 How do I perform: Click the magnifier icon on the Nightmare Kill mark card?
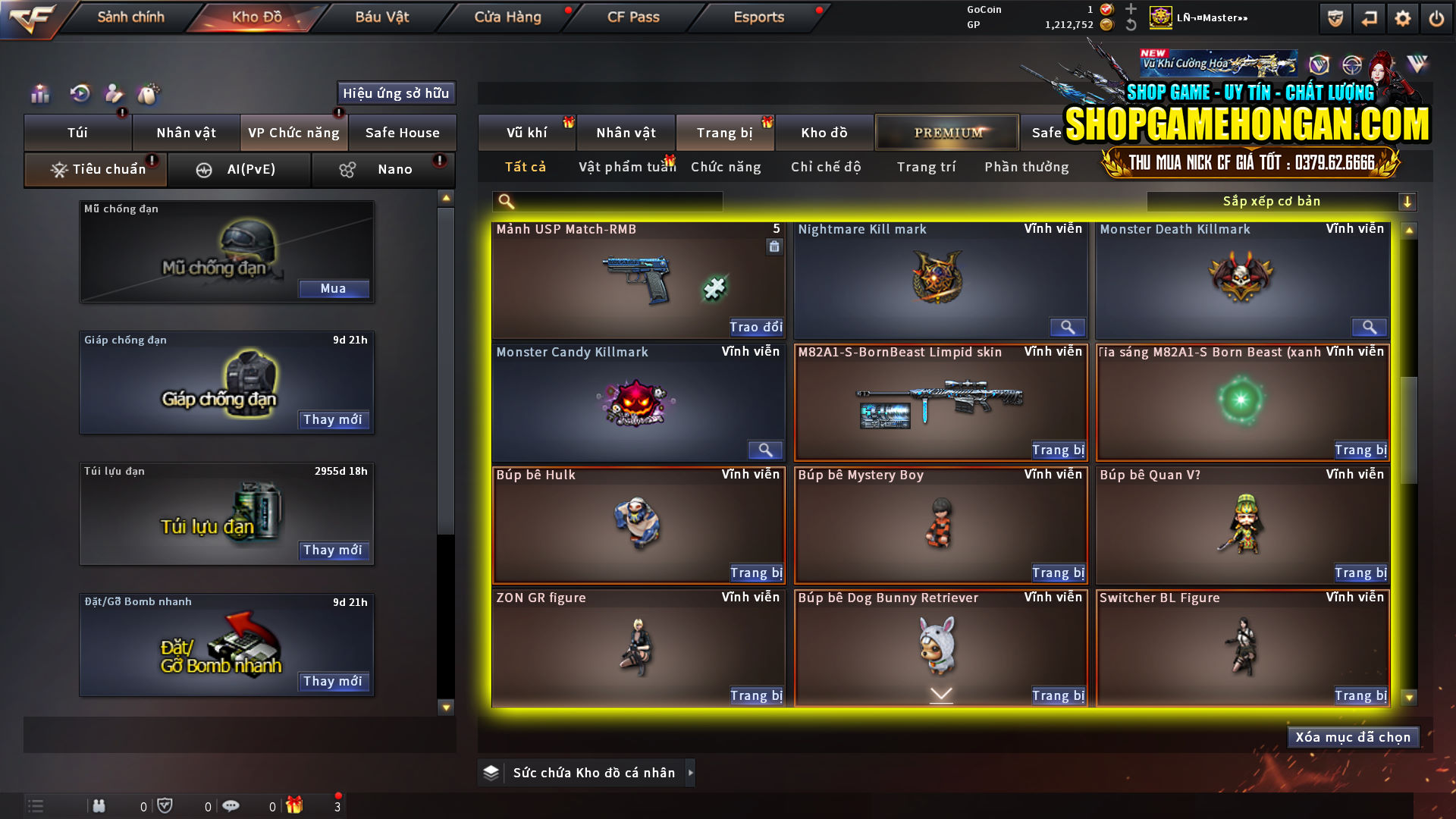click(1068, 327)
